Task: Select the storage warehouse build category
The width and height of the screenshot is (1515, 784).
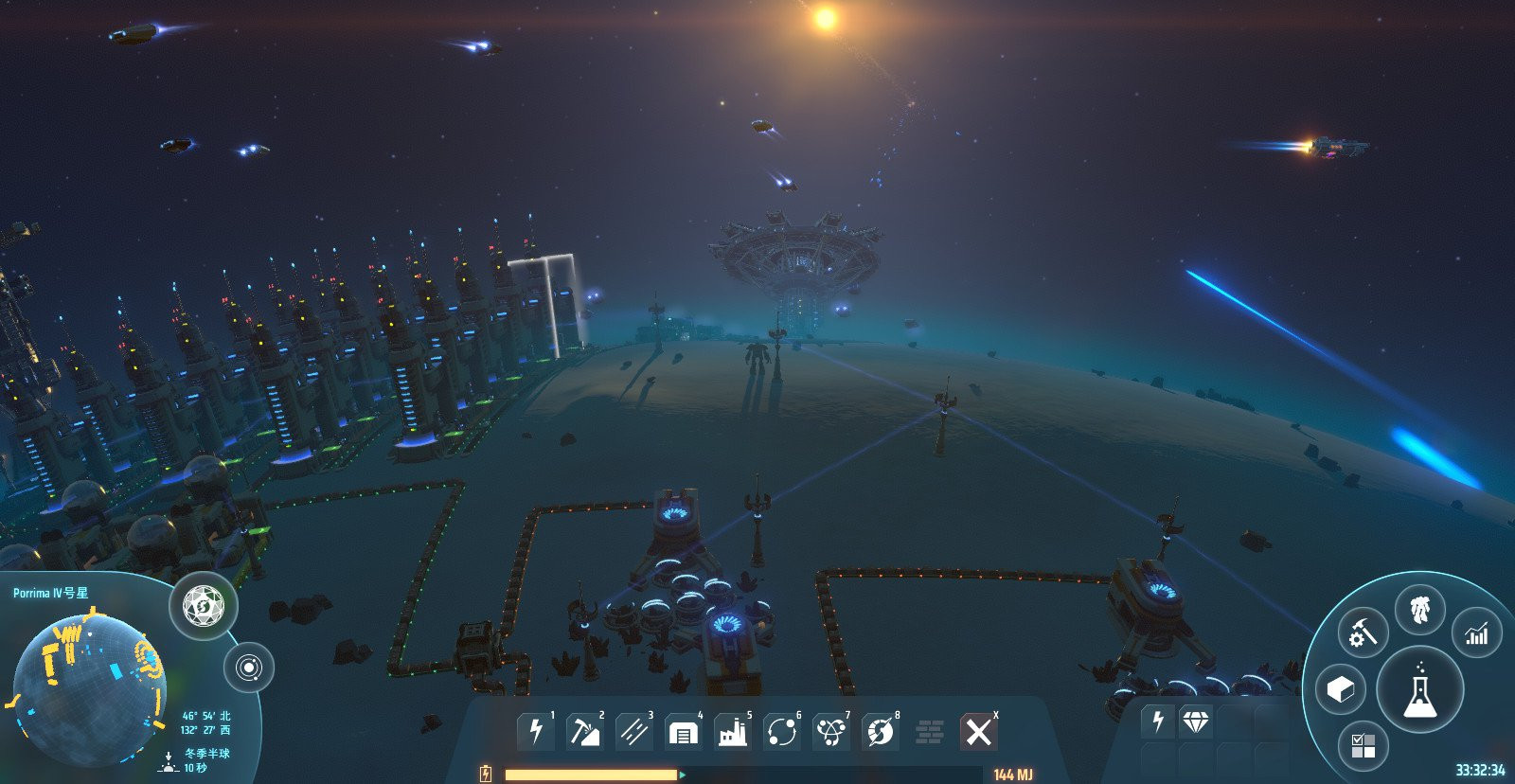Action: point(683,732)
